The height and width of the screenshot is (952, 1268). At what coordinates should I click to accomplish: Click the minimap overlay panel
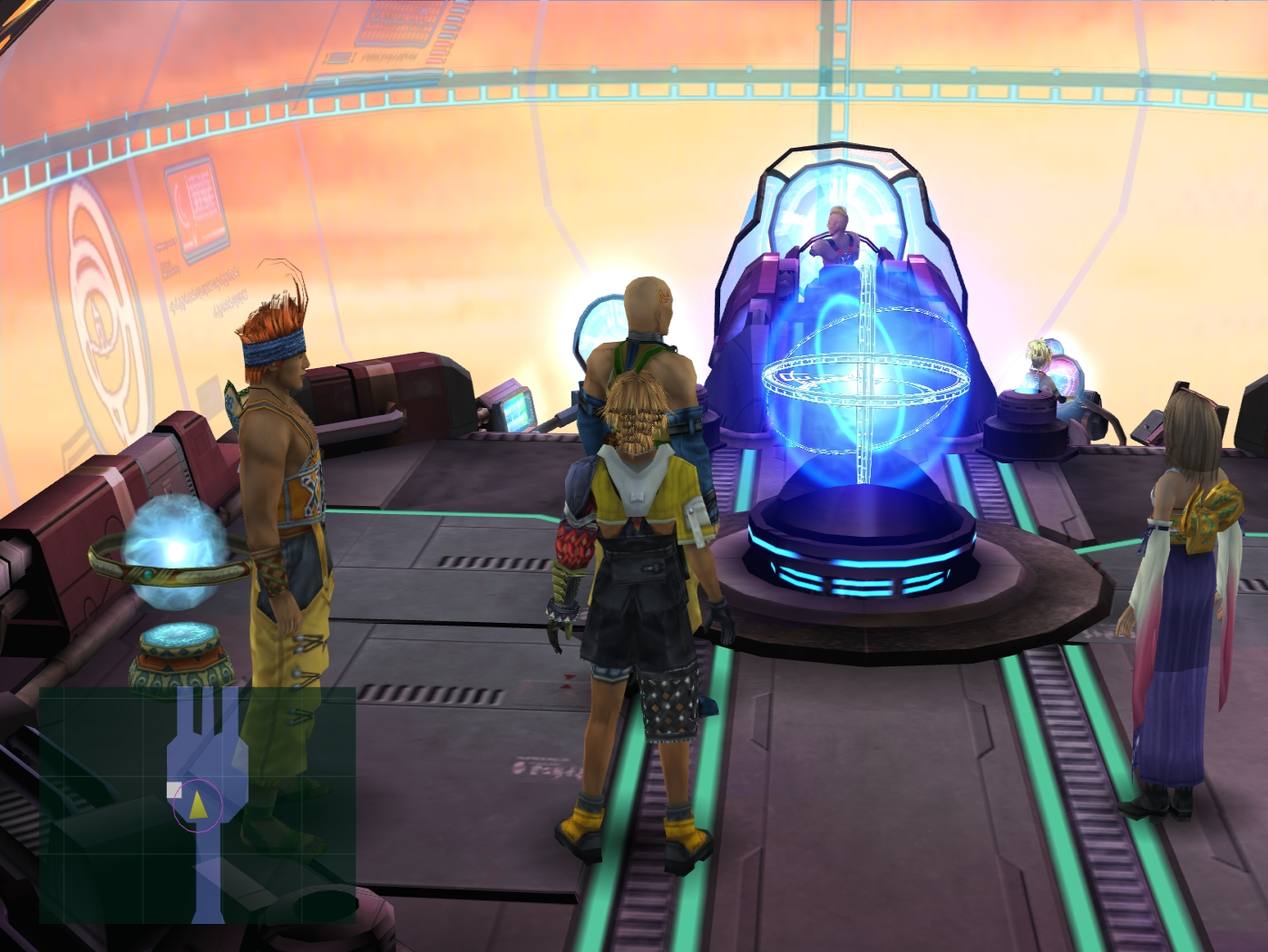(x=197, y=805)
